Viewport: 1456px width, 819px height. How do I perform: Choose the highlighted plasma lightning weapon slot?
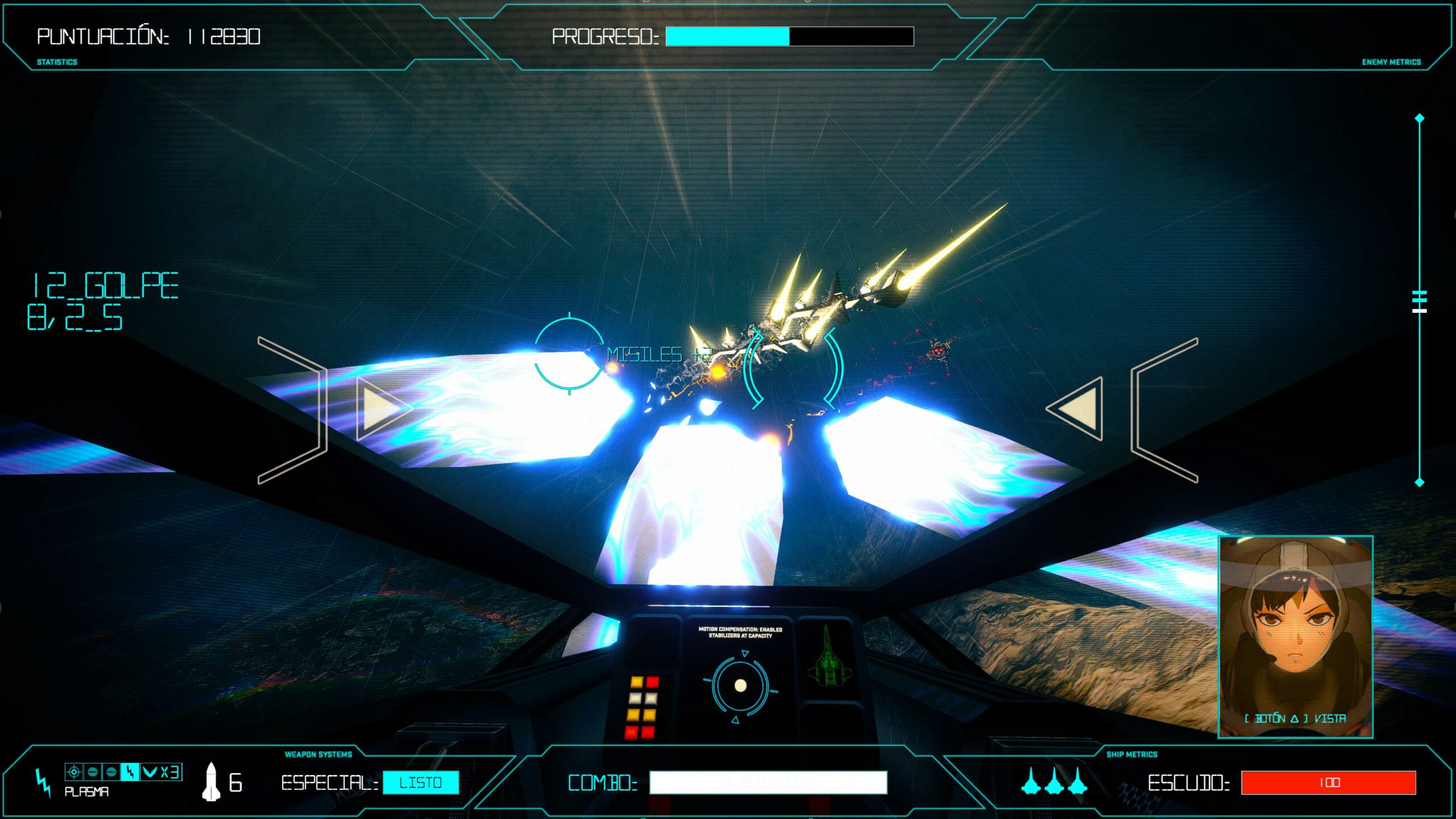pyautogui.click(x=130, y=772)
